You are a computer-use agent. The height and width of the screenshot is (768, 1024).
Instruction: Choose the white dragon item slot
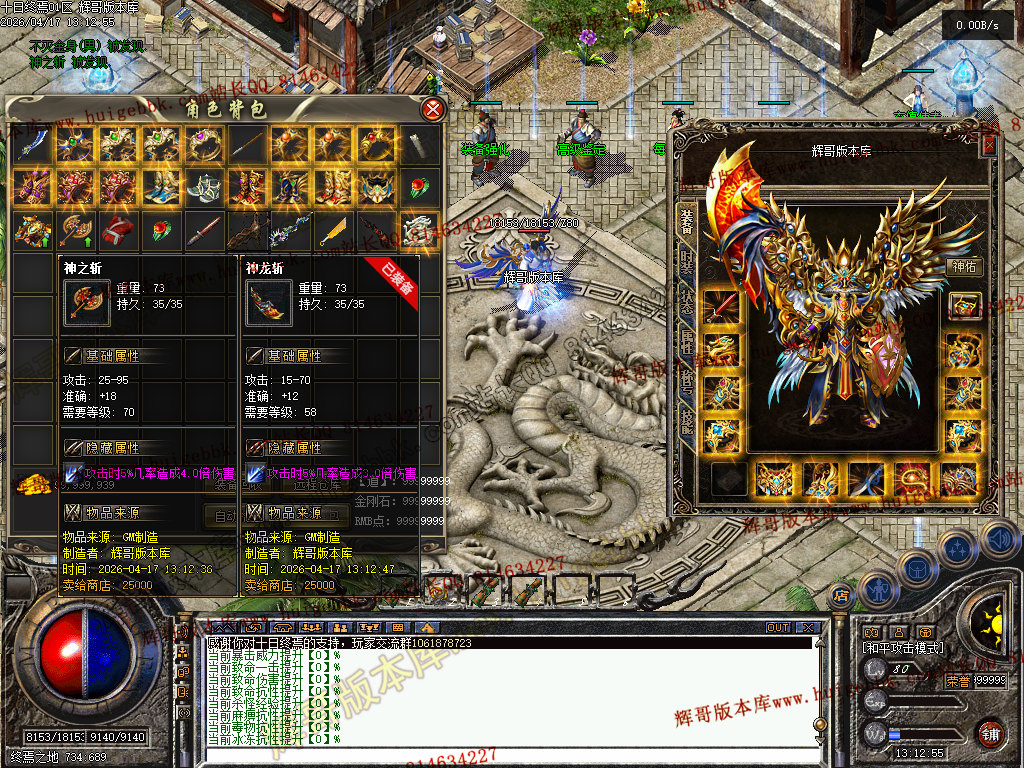(x=419, y=231)
